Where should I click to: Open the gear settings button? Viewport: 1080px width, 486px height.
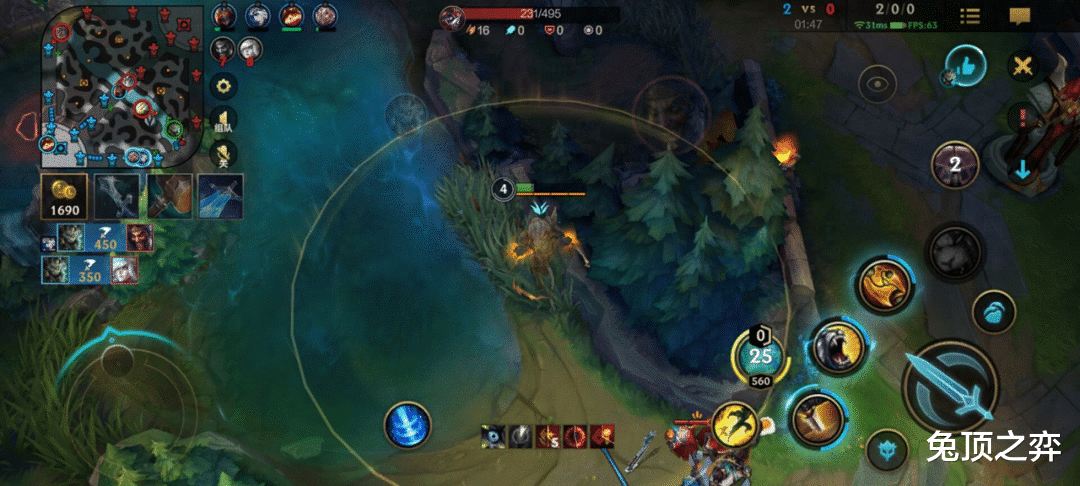(x=224, y=85)
